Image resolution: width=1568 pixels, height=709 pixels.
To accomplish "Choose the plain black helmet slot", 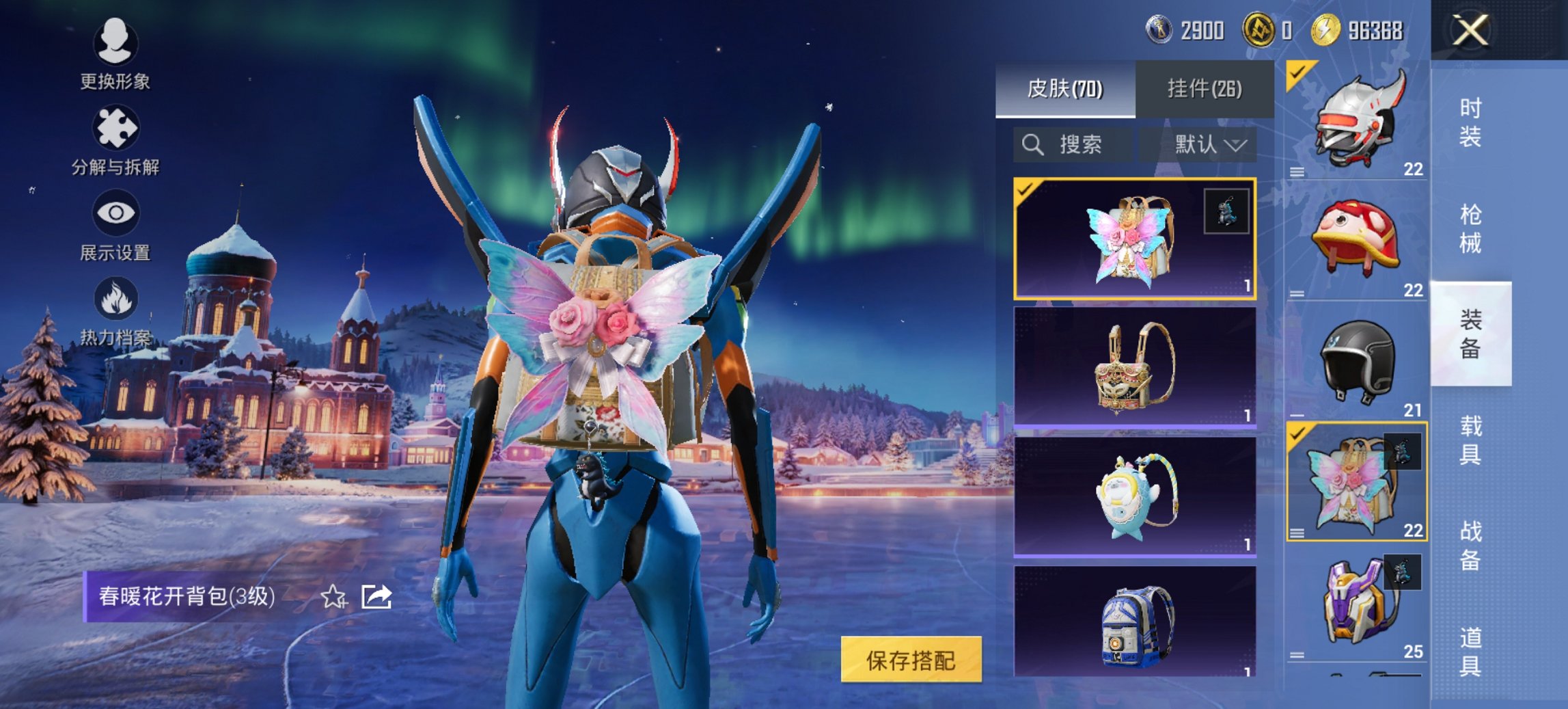I will pos(1356,361).
